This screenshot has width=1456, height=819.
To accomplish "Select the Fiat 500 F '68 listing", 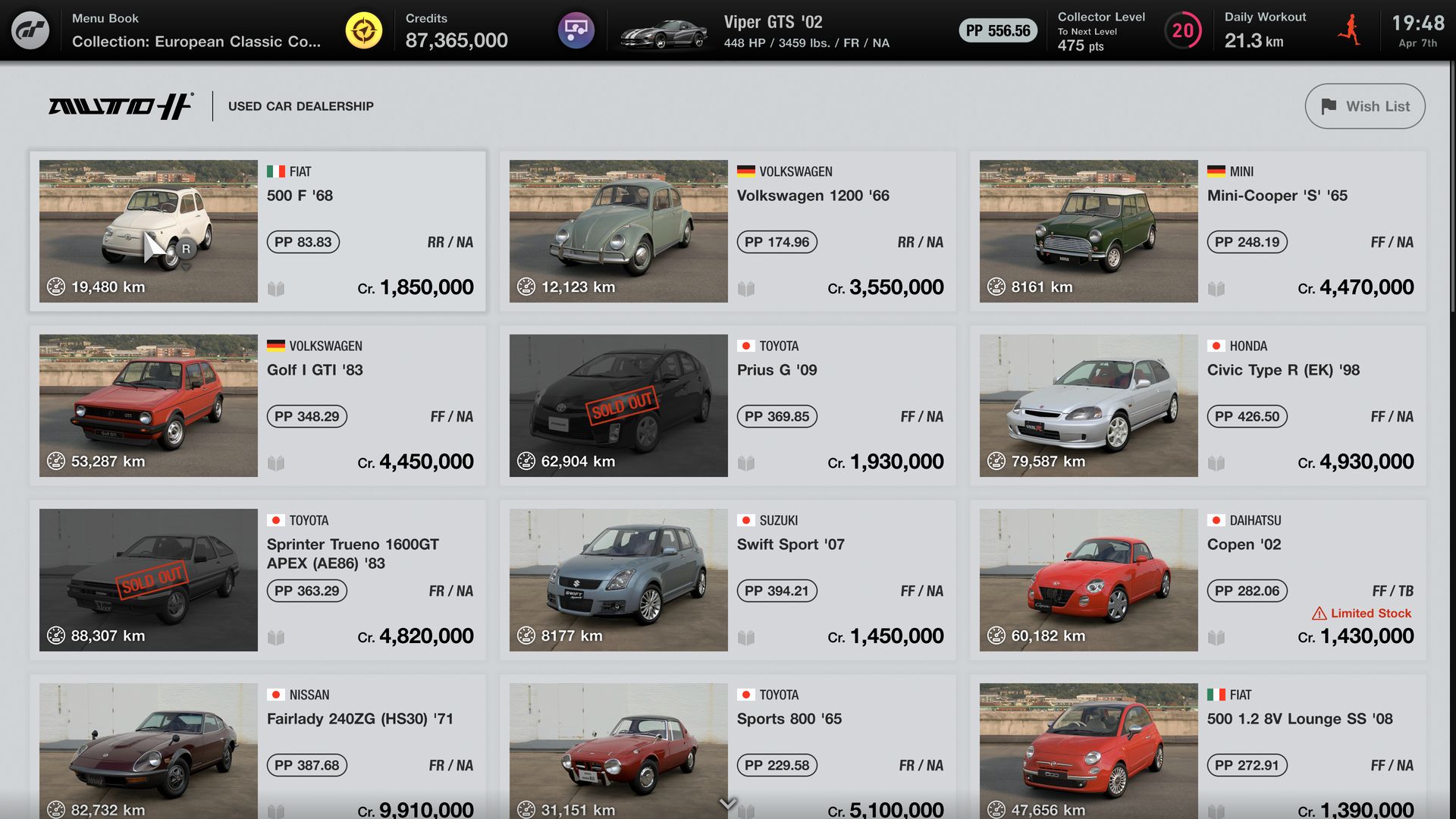I will pos(258,231).
